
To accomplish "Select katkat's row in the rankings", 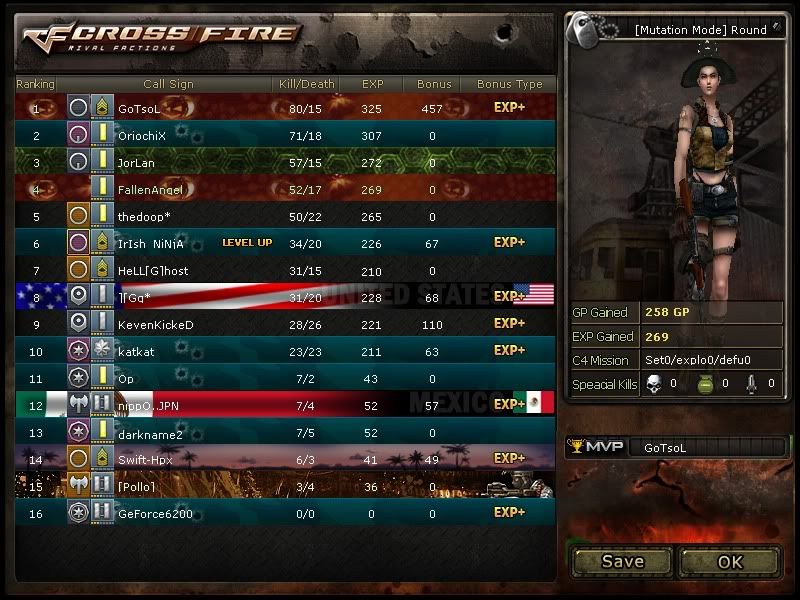I will point(285,352).
